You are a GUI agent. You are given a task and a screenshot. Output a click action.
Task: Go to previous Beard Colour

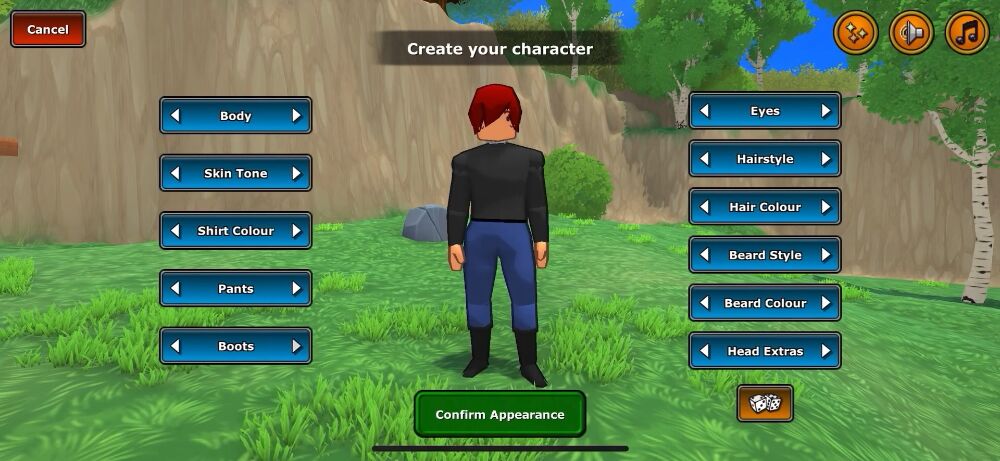(x=705, y=303)
